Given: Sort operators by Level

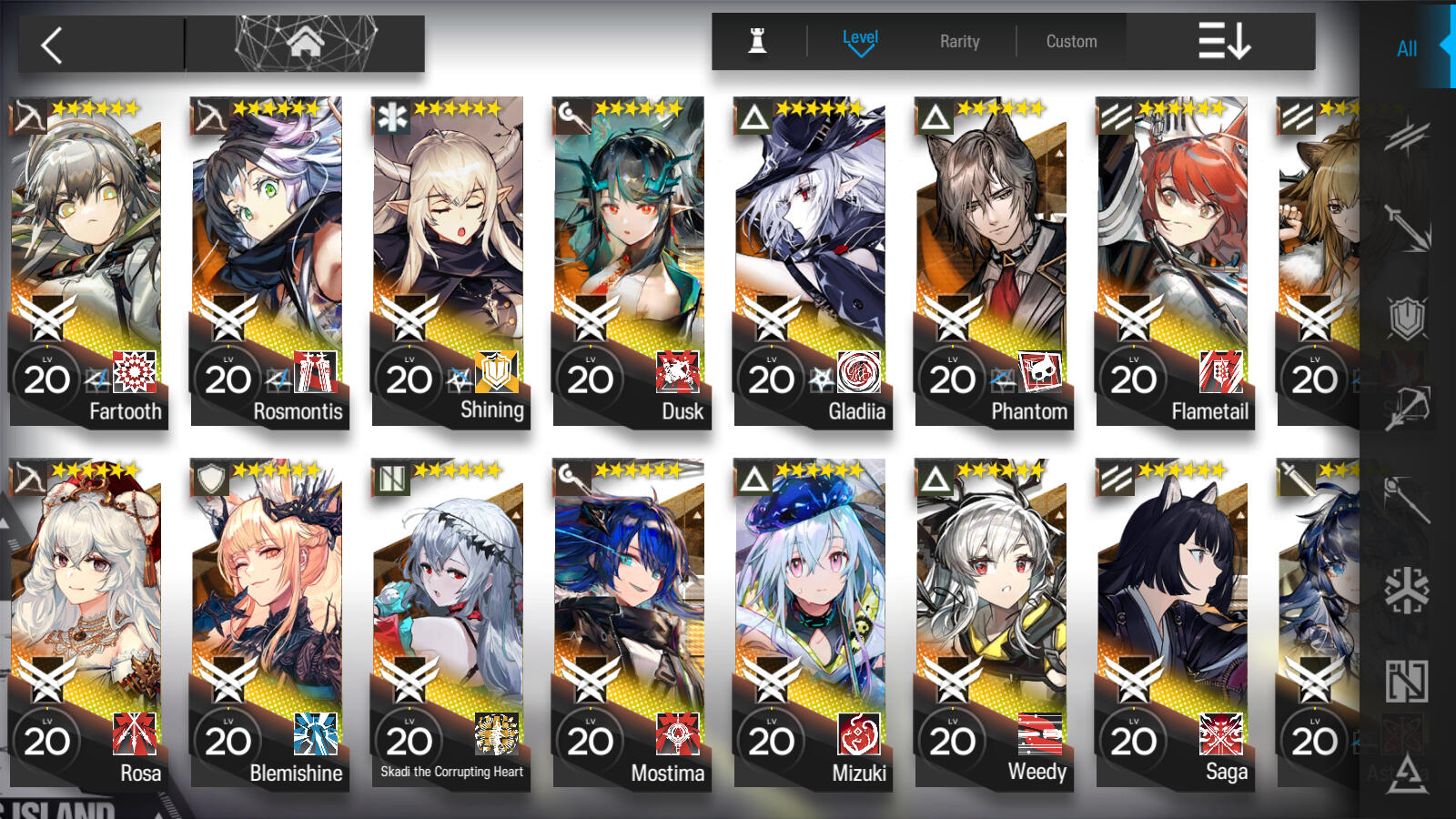Looking at the screenshot, I should pos(860,42).
